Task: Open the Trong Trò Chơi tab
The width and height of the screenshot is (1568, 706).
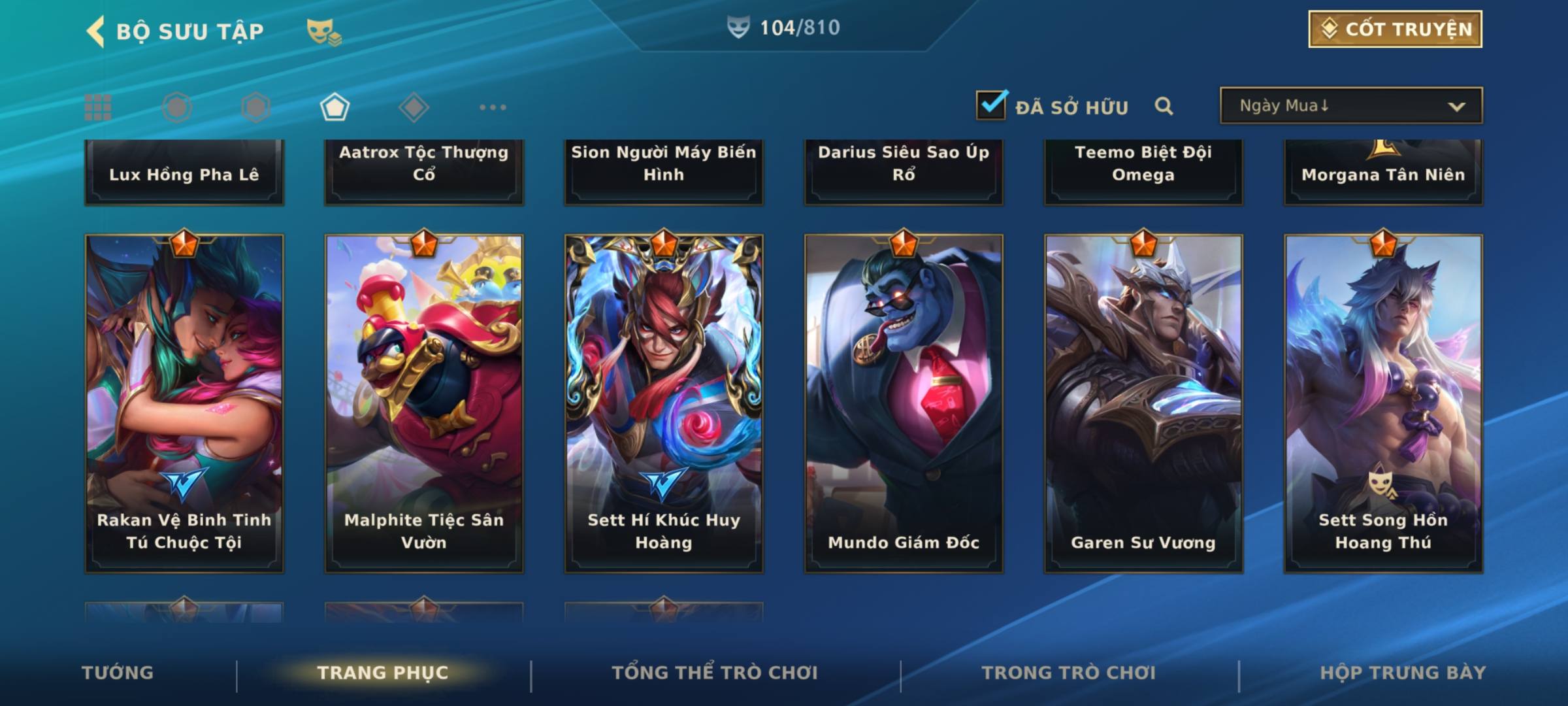Action: pyautogui.click(x=1069, y=673)
